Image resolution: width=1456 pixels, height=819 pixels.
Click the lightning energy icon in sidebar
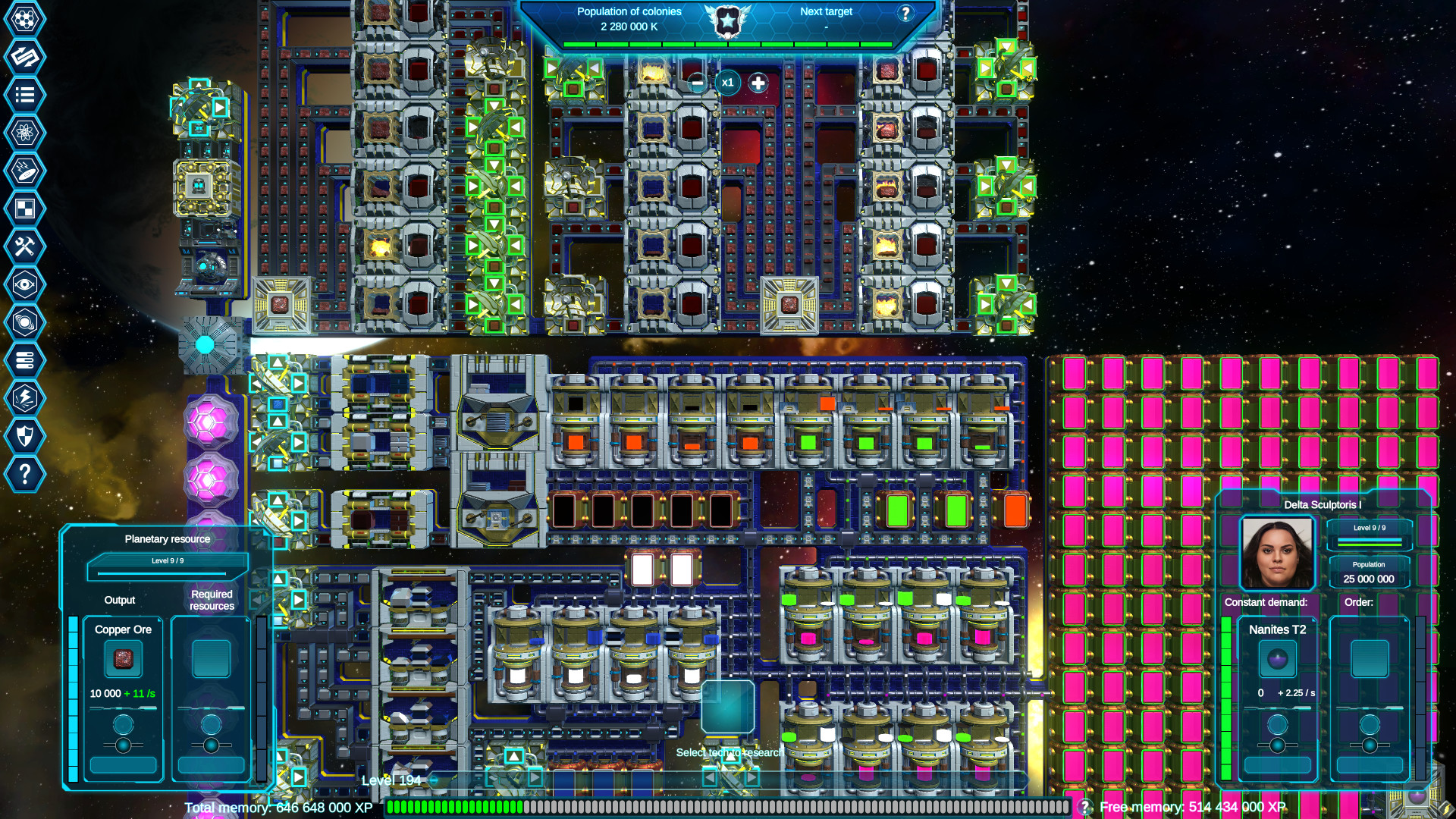pyautogui.click(x=25, y=398)
